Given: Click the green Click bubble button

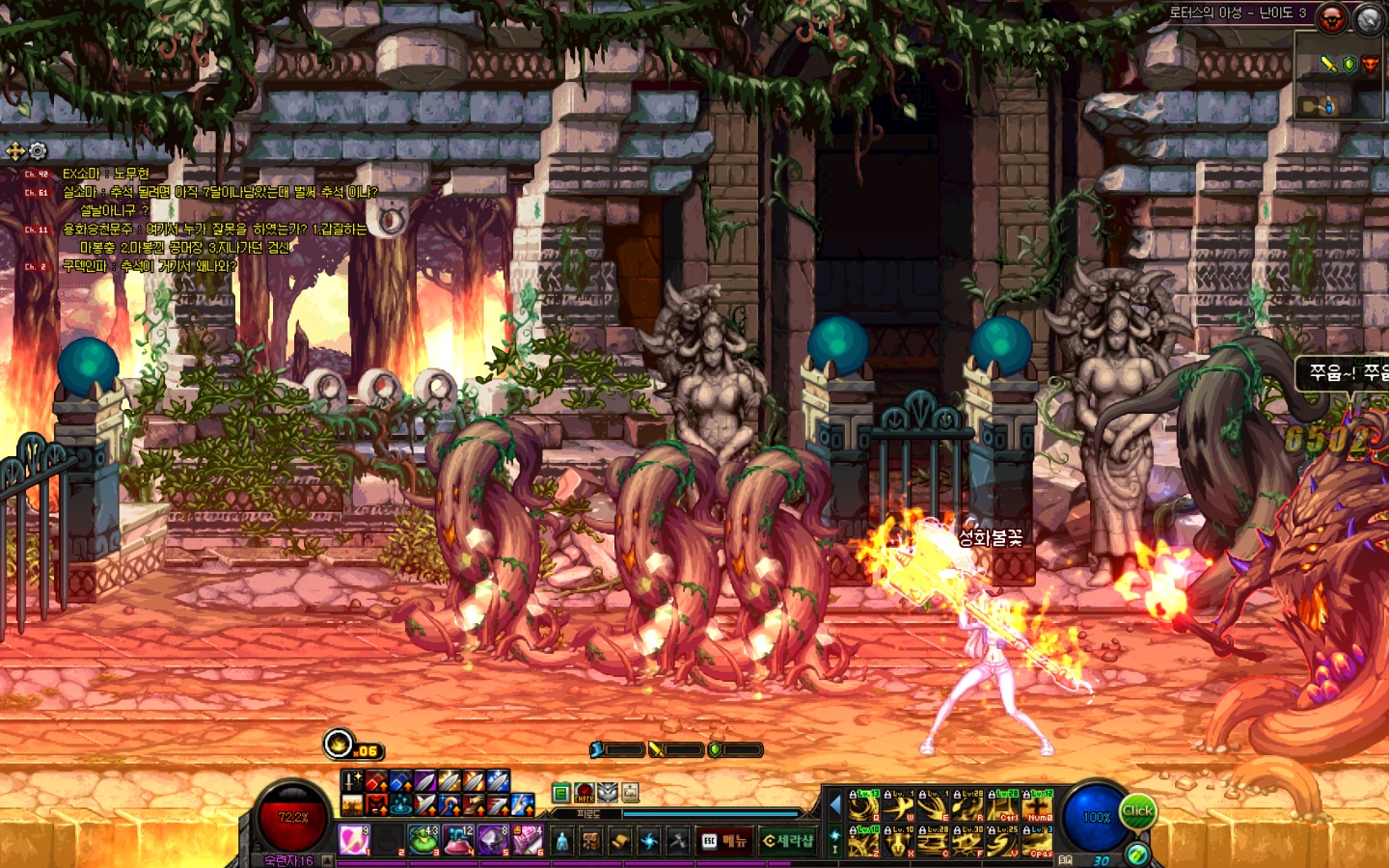Looking at the screenshot, I should (1137, 812).
